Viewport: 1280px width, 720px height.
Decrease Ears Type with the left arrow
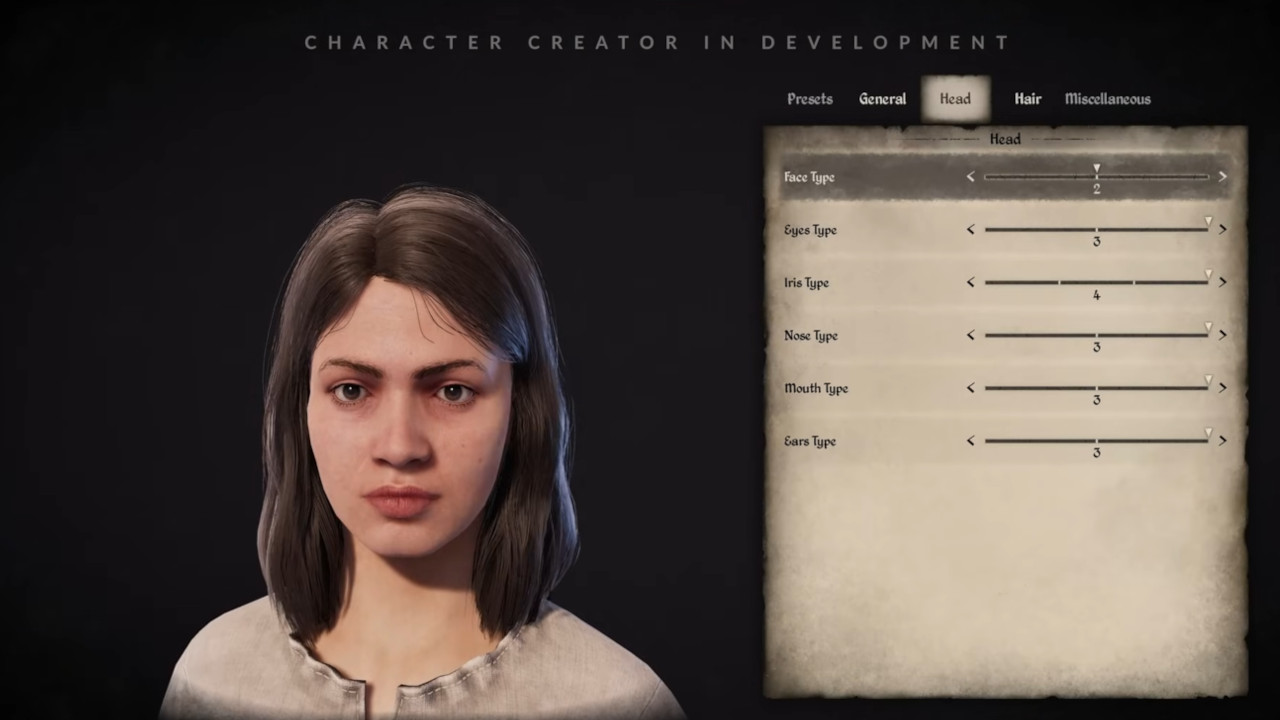click(x=969, y=440)
